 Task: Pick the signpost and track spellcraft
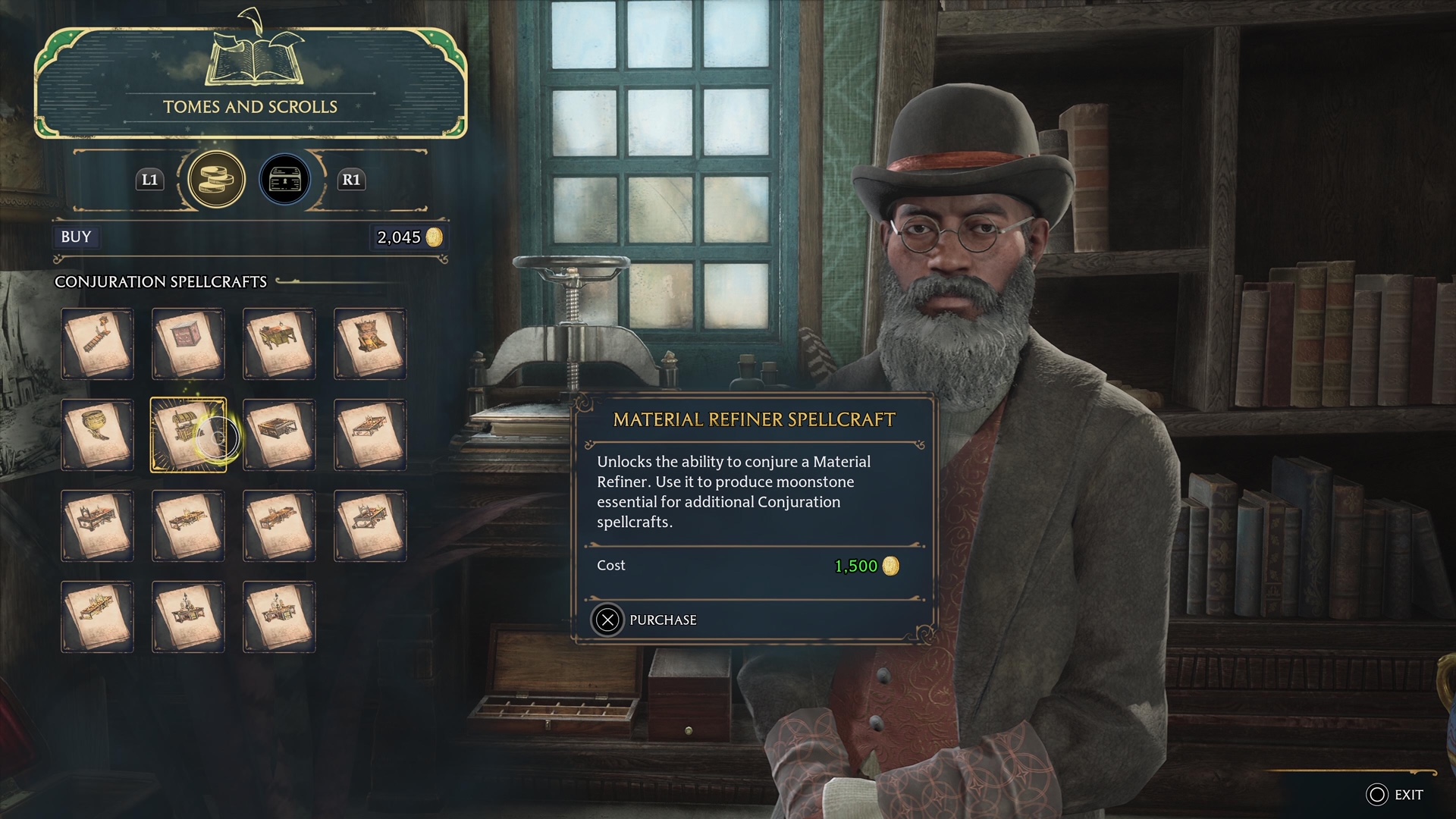click(x=97, y=344)
